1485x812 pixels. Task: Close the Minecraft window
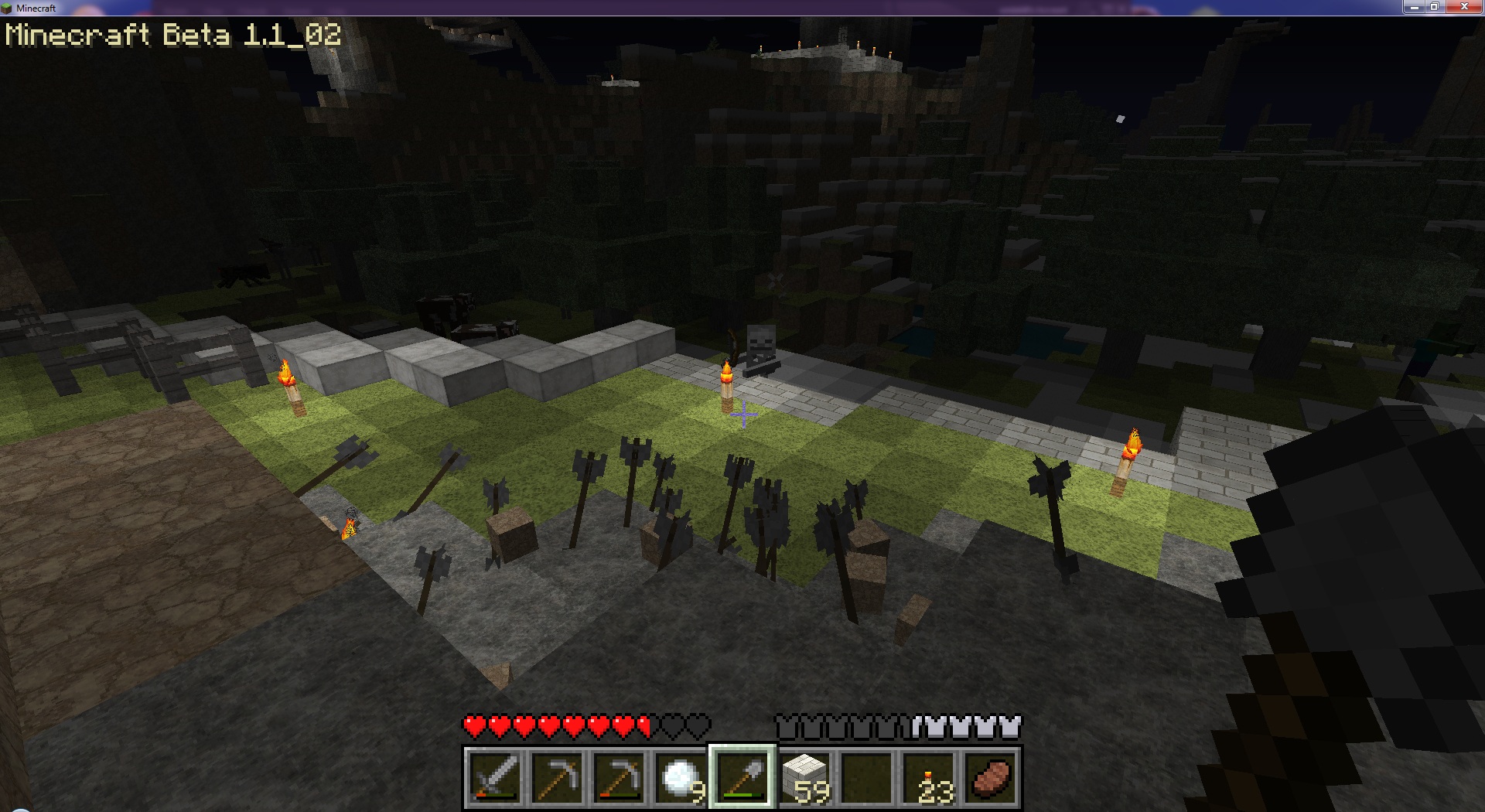[x=1464, y=7]
